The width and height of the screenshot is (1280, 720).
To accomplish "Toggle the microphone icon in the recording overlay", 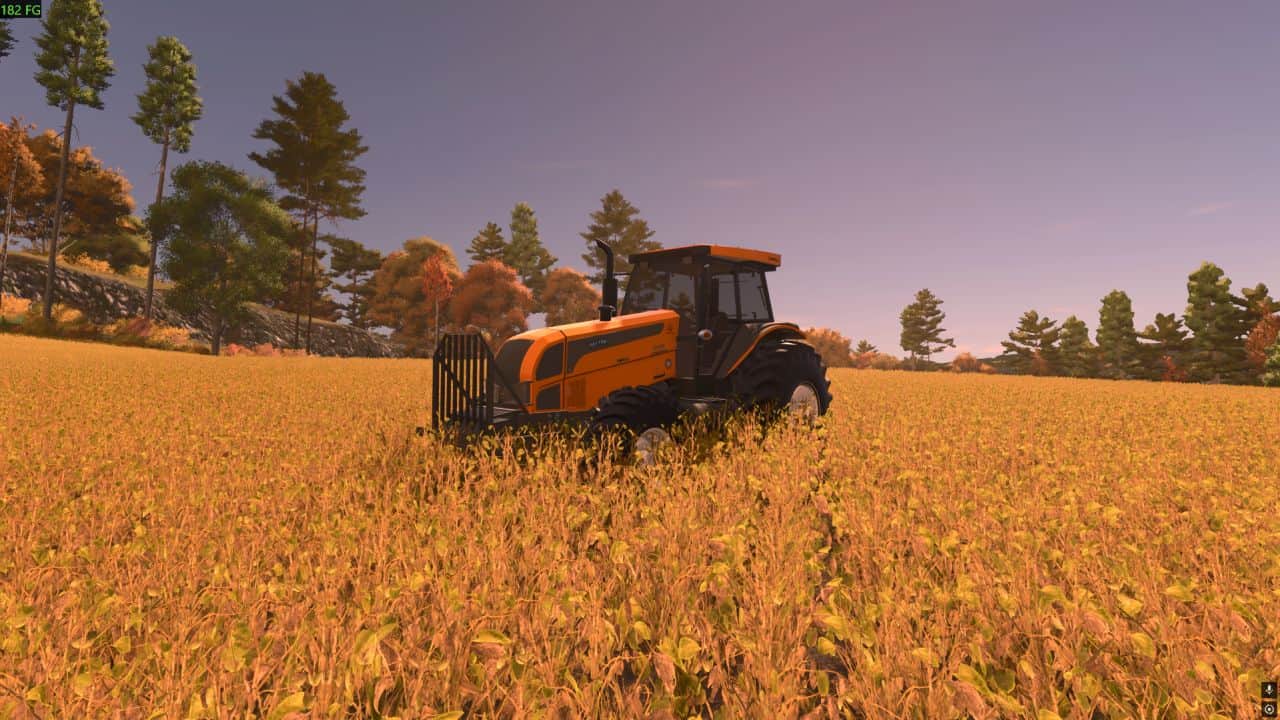I will tap(1269, 690).
